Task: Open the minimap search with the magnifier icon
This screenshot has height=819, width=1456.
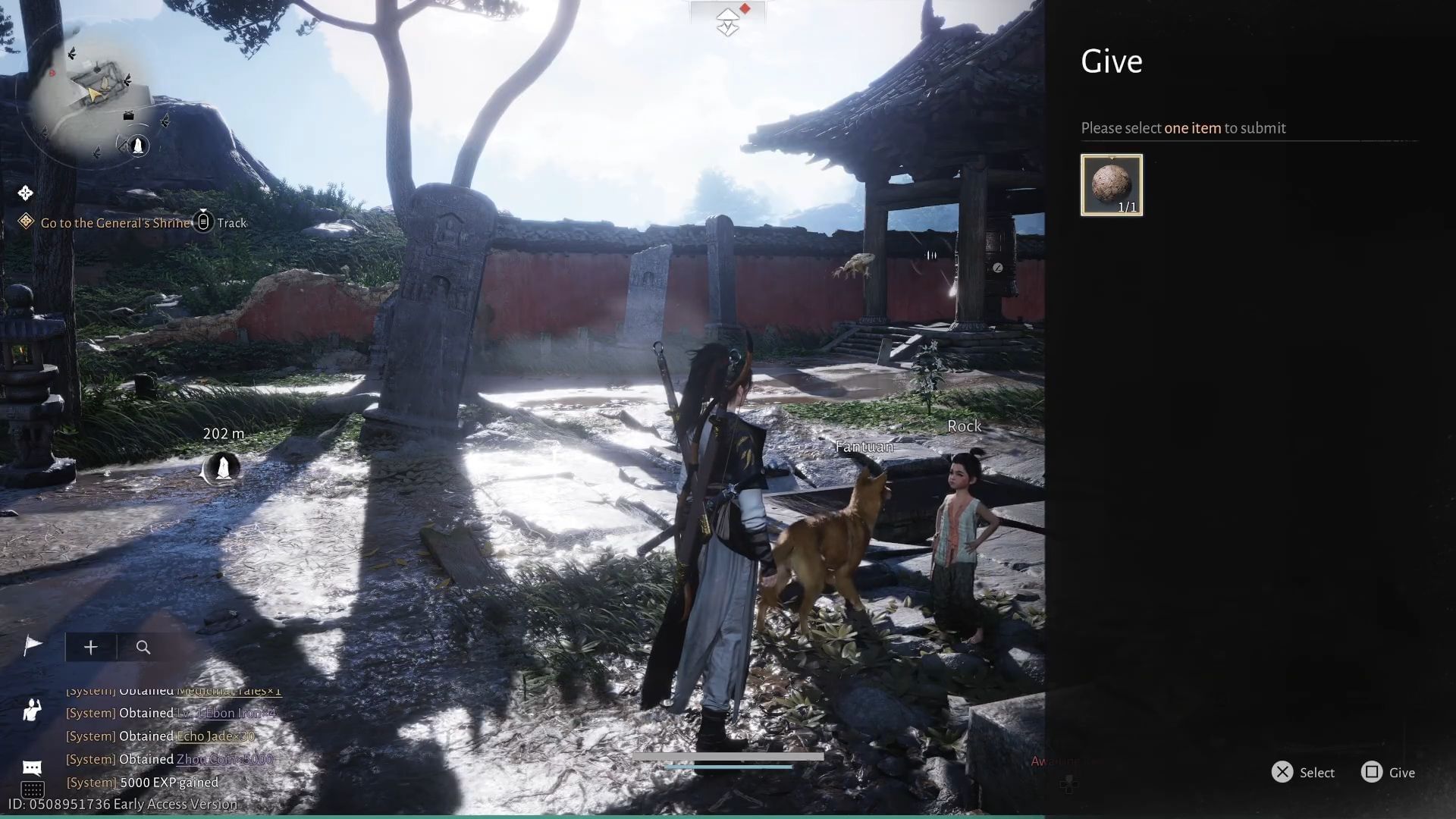Action: 143,647
